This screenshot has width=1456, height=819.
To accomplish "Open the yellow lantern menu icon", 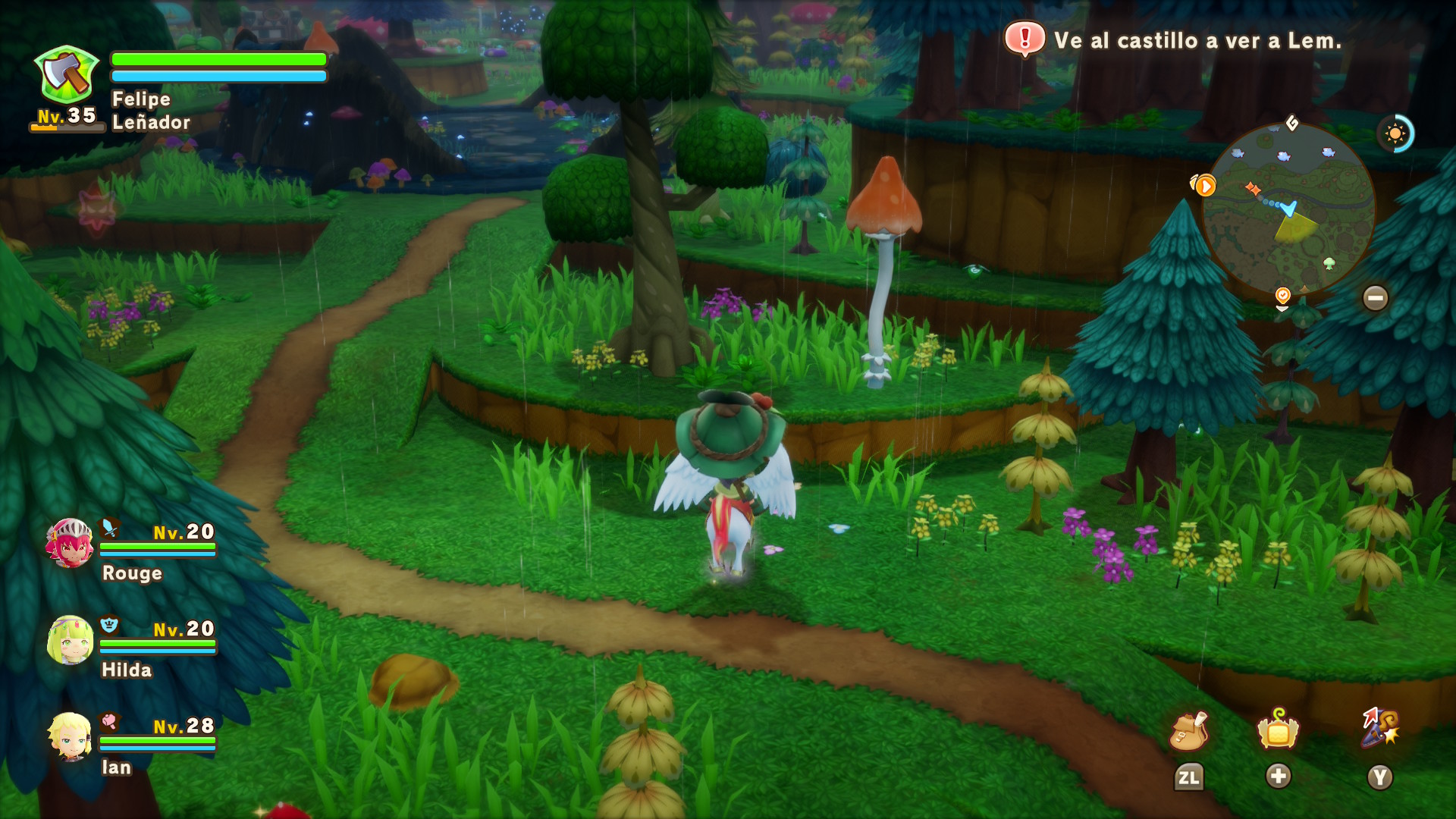I will [x=1278, y=730].
